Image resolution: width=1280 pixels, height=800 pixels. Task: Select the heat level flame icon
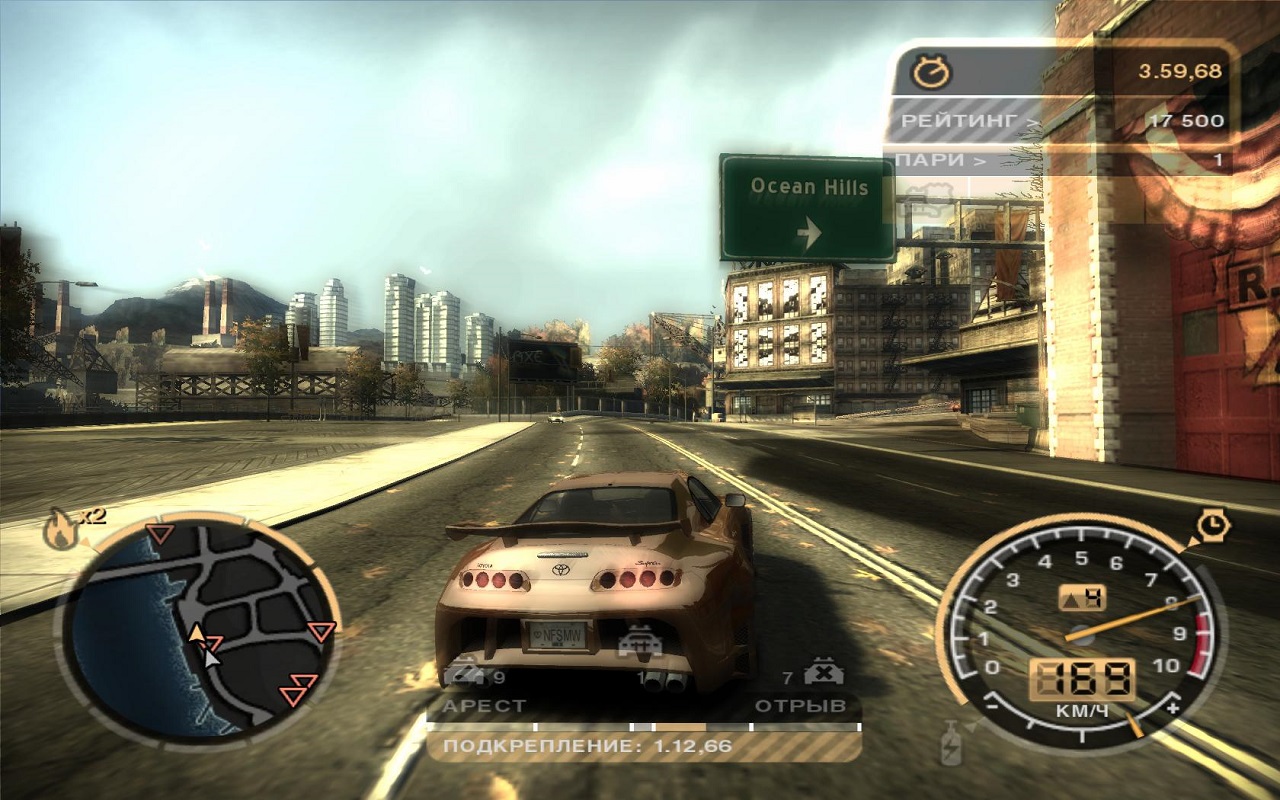click(60, 529)
